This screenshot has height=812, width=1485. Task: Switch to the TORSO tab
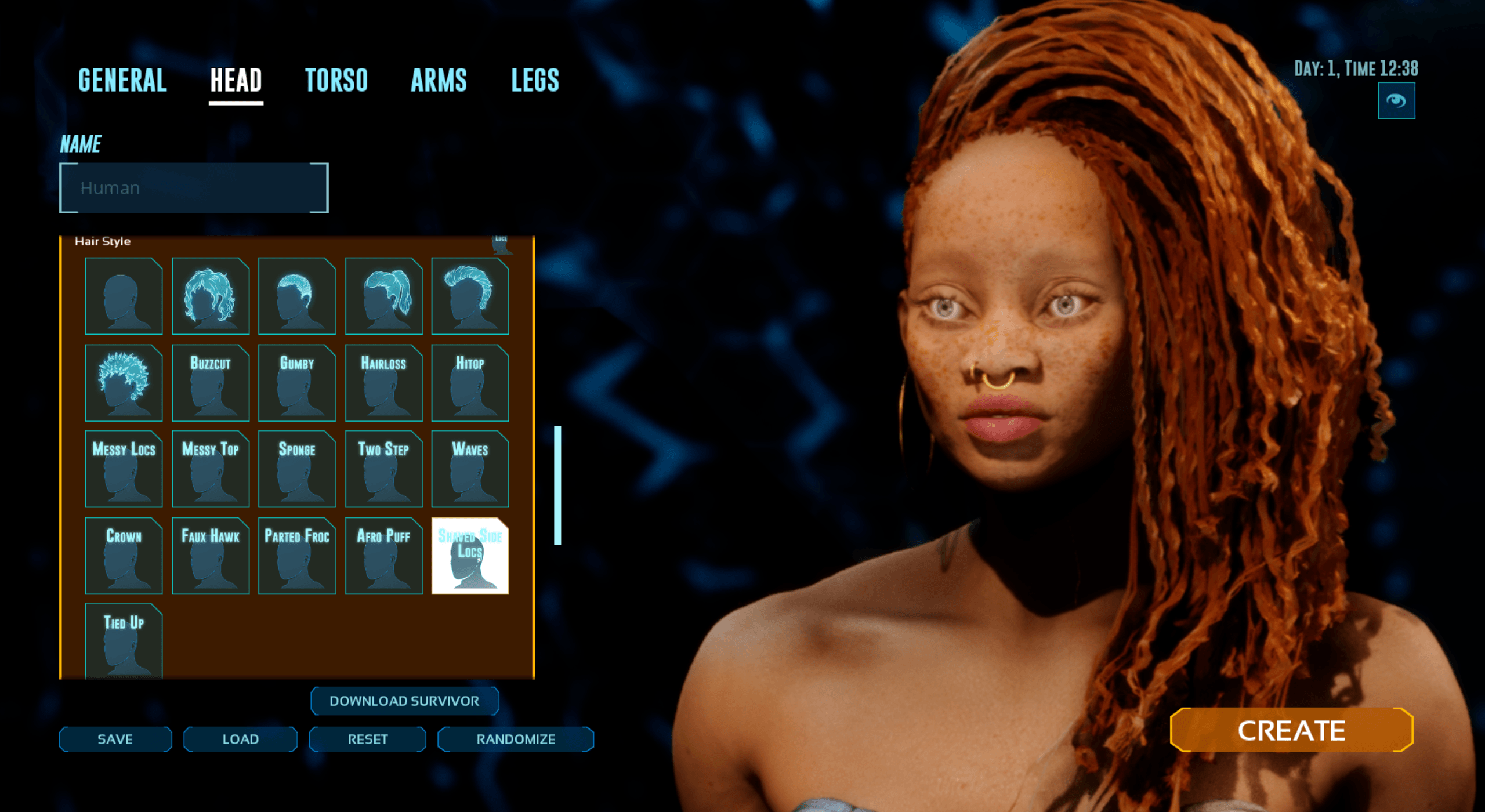click(x=337, y=80)
